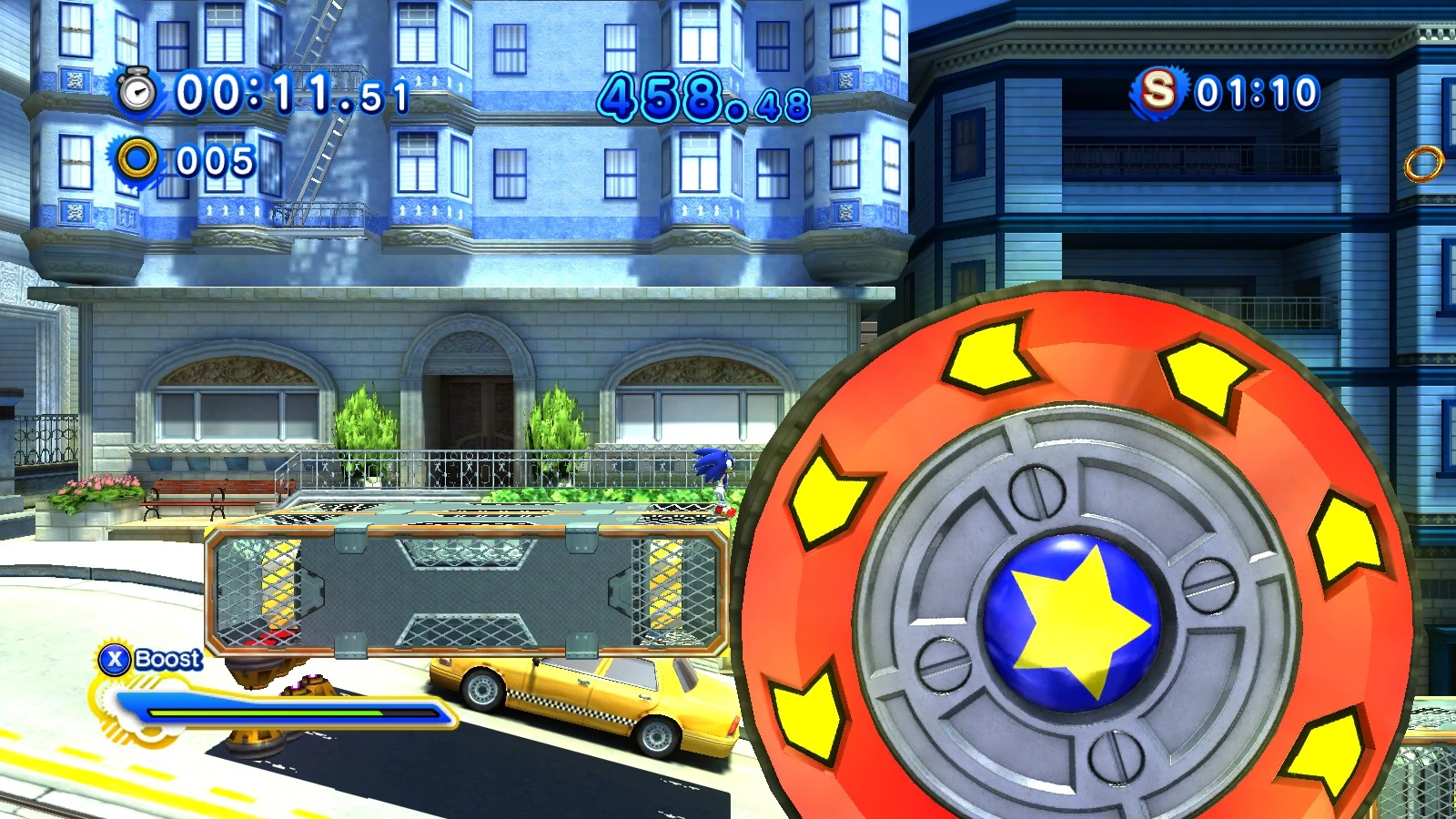Select the gold ring counter icon
Screen dimensions: 1456x819
pos(138,159)
